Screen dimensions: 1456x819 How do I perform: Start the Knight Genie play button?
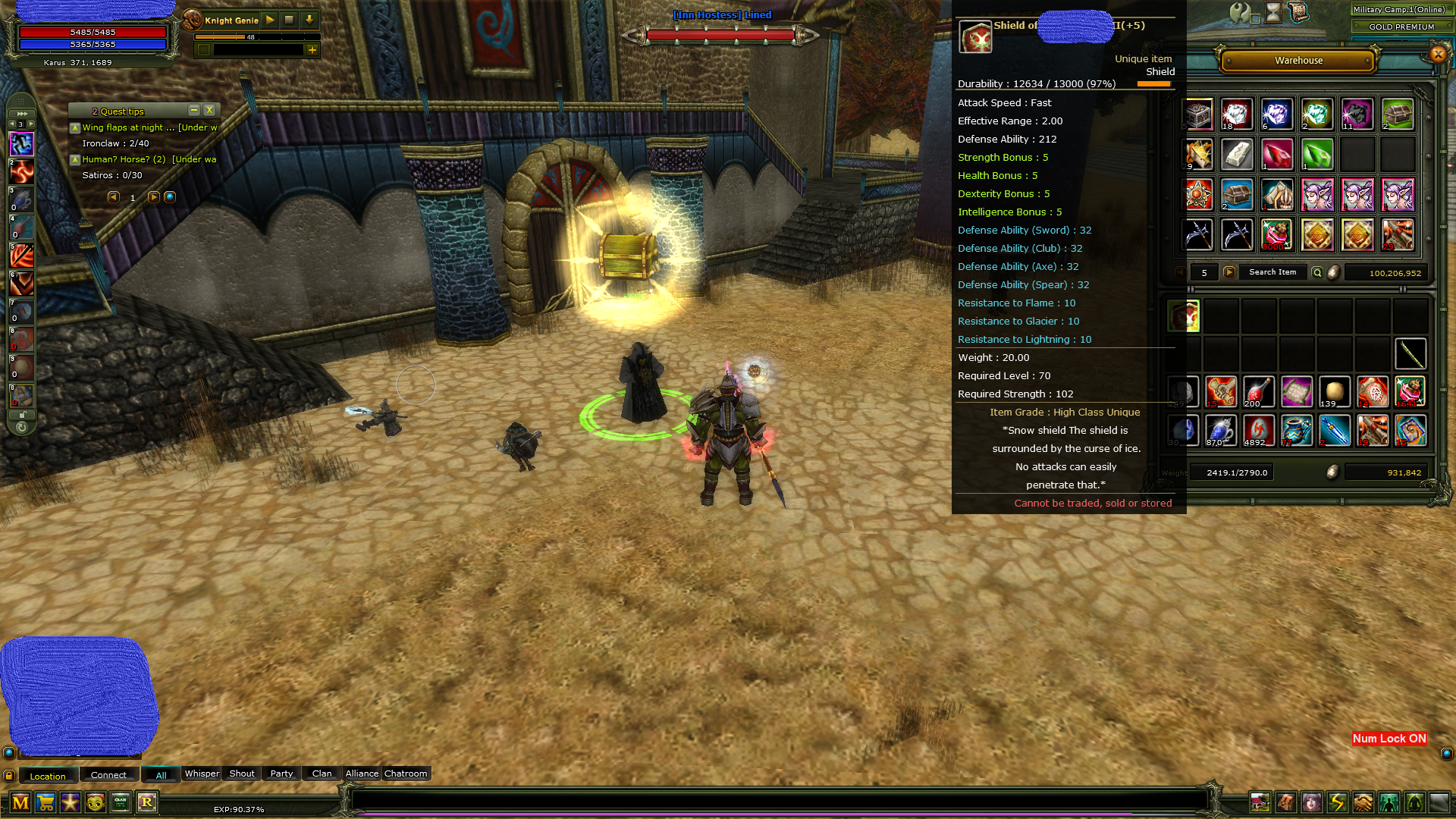coord(270,20)
